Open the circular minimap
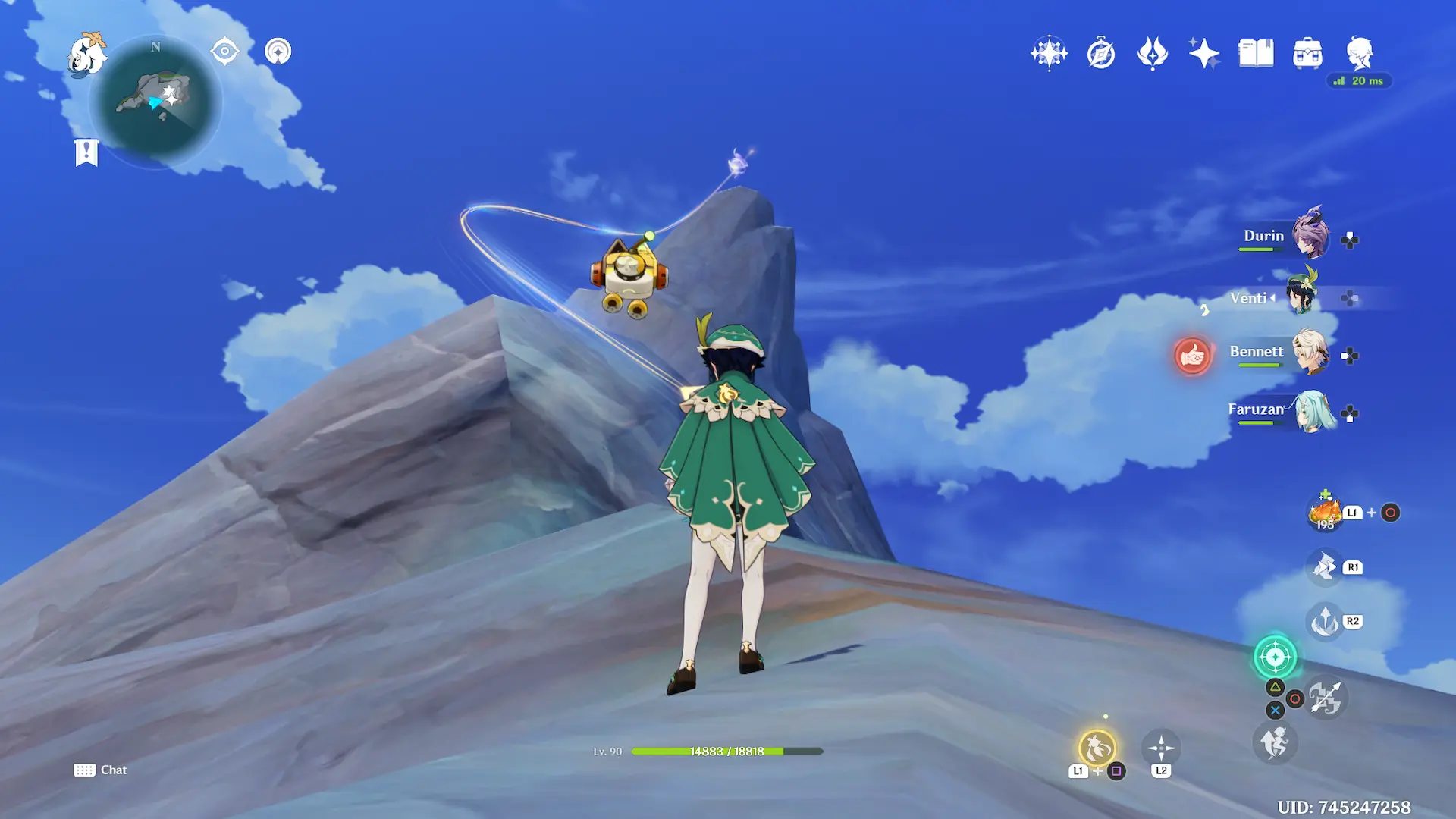The image size is (1456, 819). (155, 102)
